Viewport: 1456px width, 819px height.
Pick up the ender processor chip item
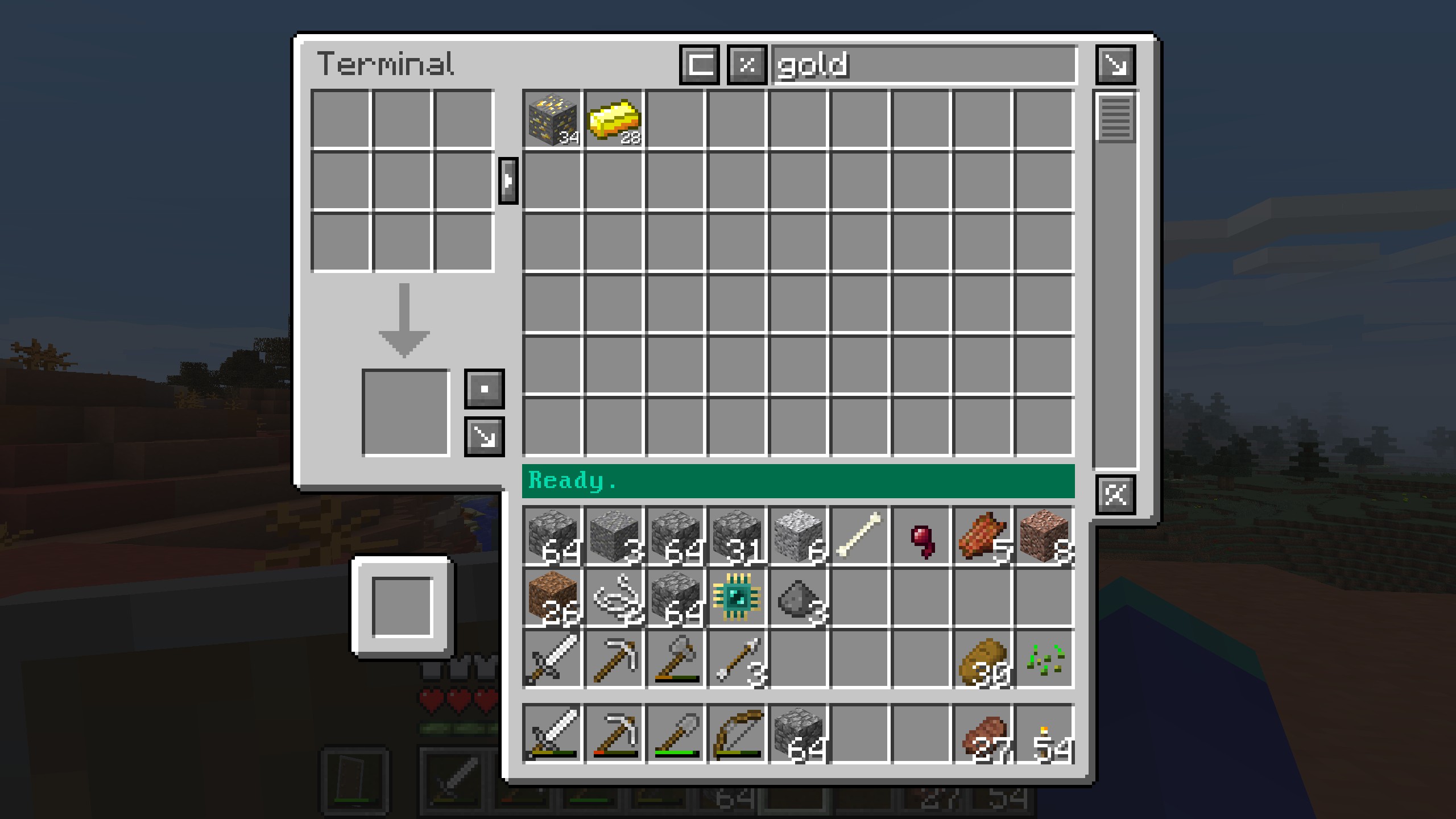(737, 598)
